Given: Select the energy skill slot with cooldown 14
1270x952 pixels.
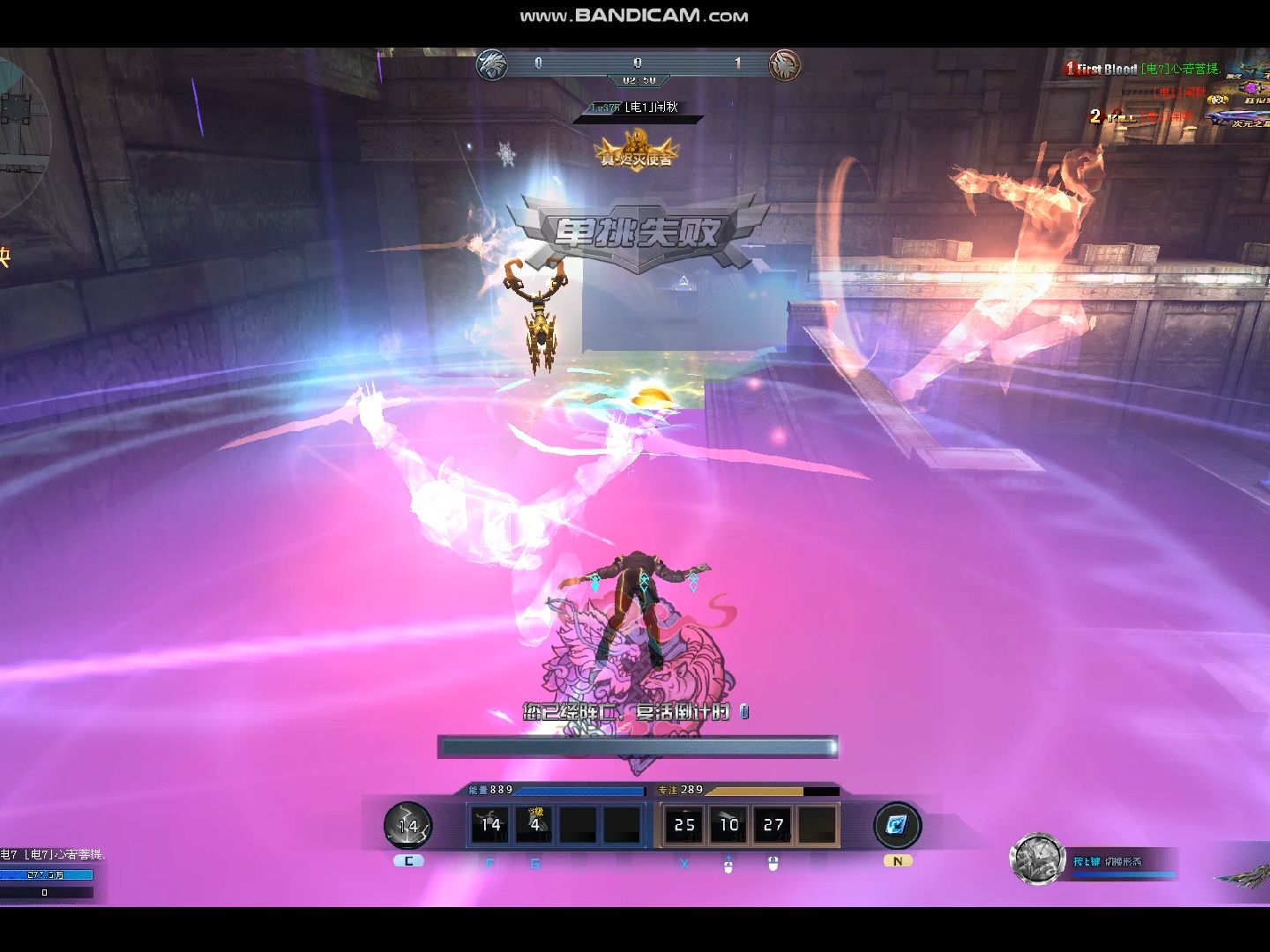Looking at the screenshot, I should [490, 825].
